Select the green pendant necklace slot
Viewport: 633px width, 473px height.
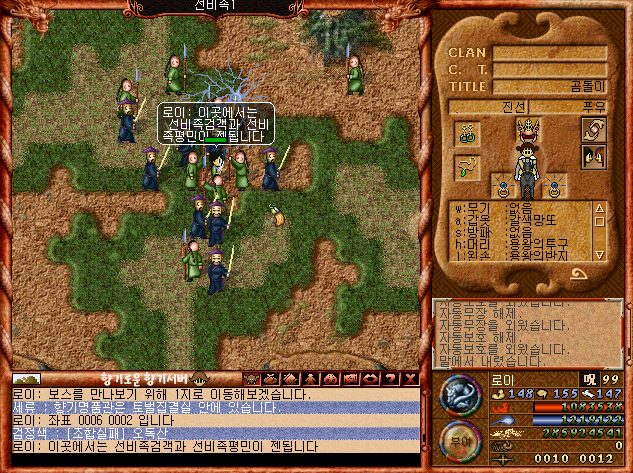[x=467, y=166]
